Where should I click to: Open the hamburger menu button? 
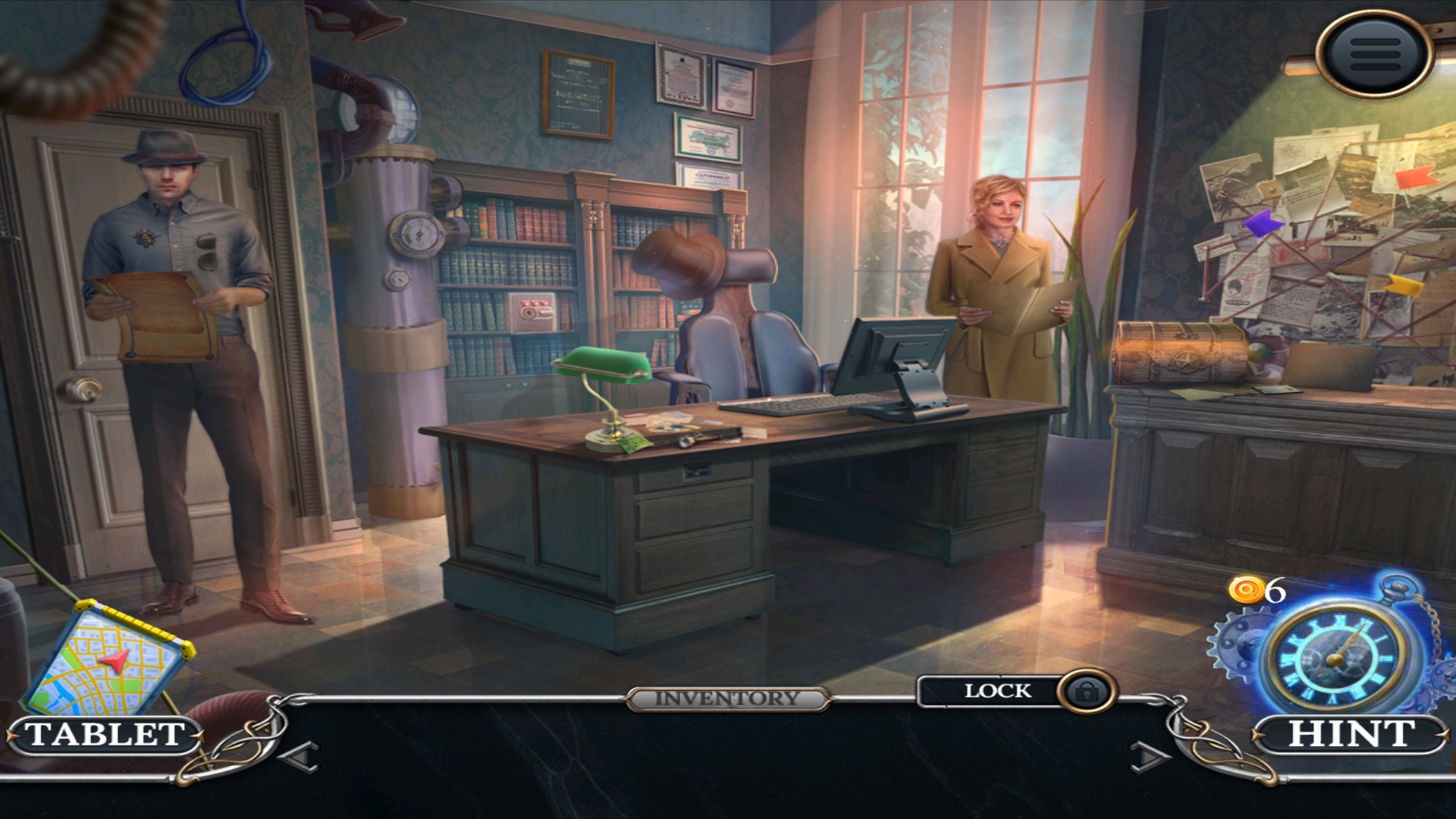1375,54
